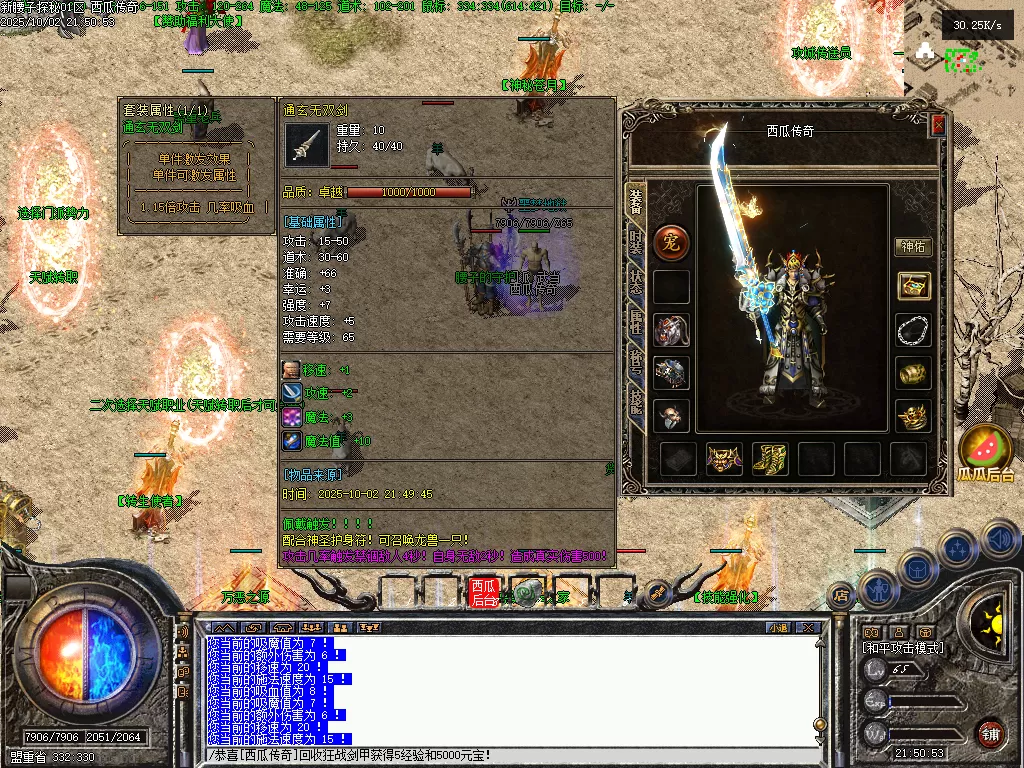Select the golden boots equipment slot
Image resolution: width=1024 pixels, height=768 pixels.
[x=770, y=458]
